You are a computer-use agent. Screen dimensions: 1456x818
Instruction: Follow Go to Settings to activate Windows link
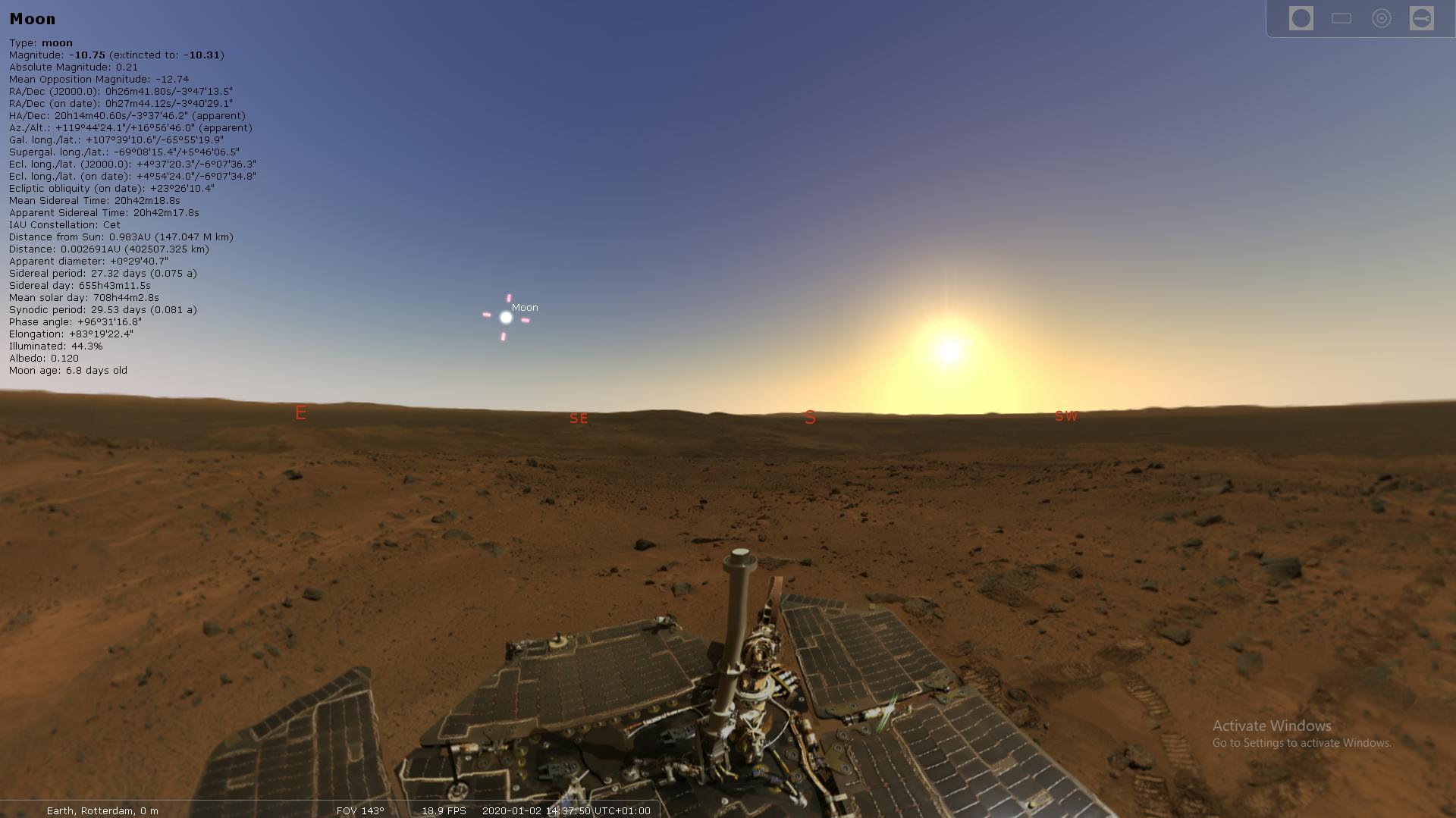(1303, 744)
